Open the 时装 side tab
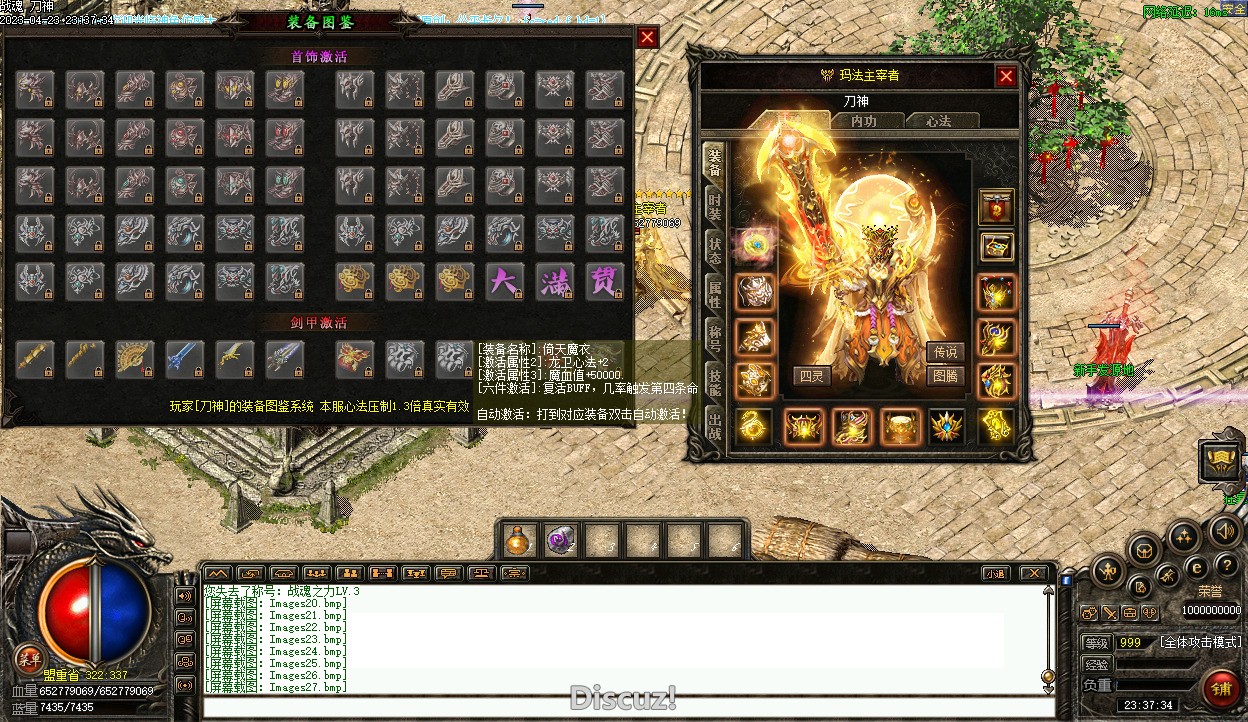The image size is (1248, 722). coord(714,207)
